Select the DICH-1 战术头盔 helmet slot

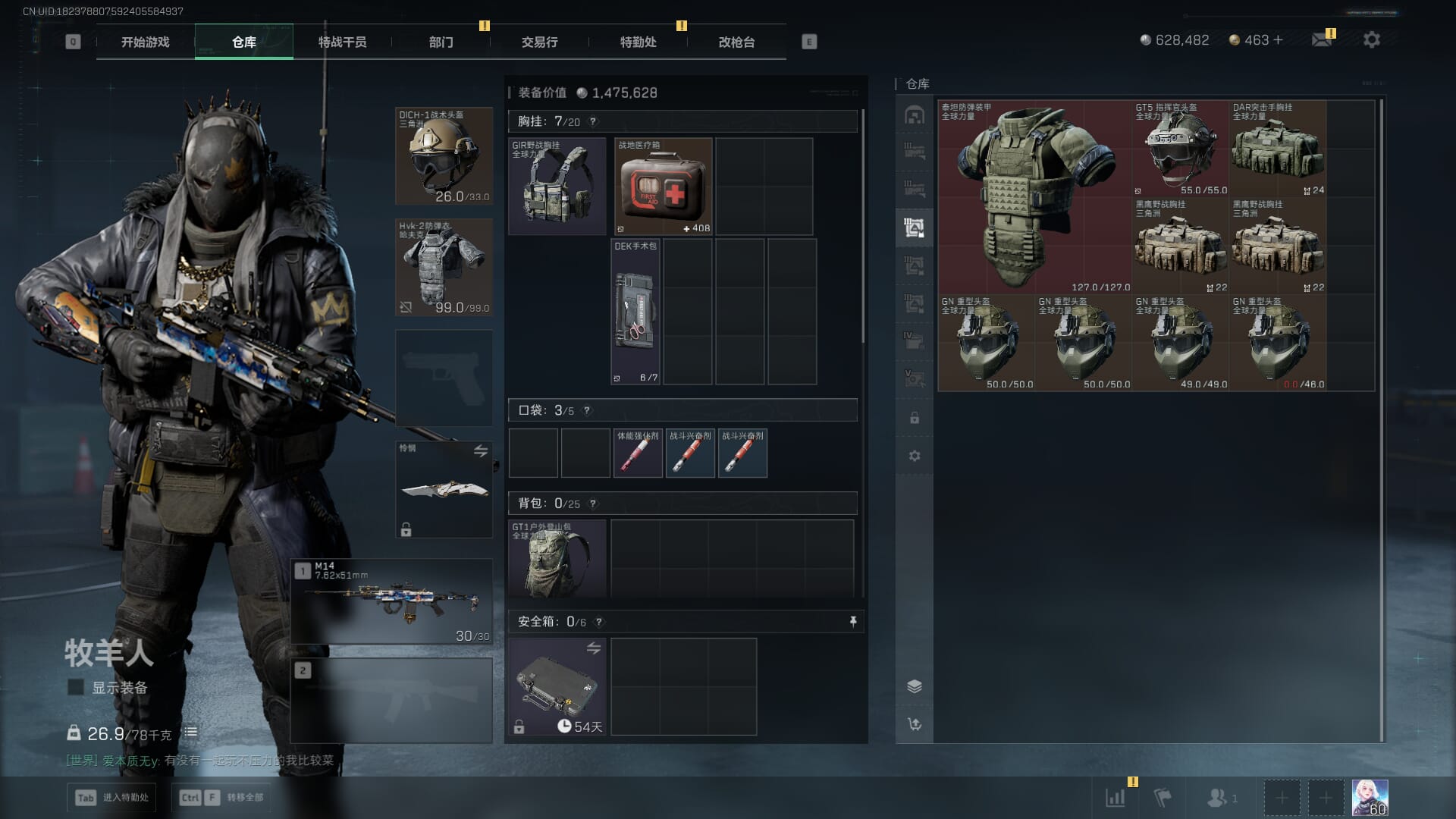[444, 156]
